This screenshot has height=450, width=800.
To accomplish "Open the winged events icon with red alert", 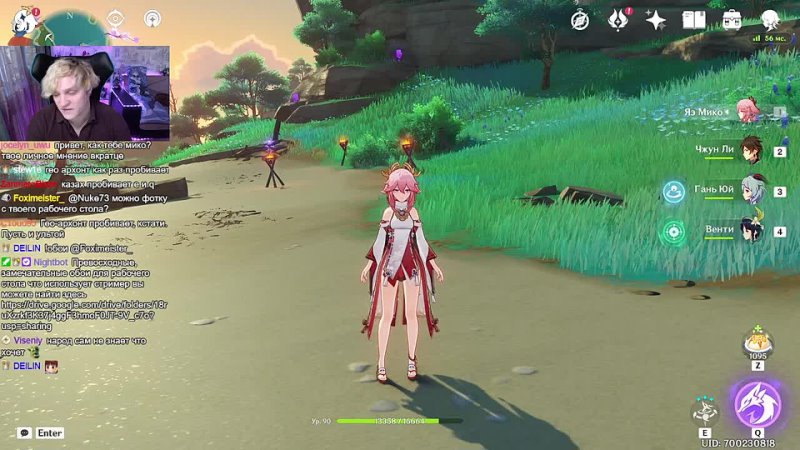I will (618, 19).
